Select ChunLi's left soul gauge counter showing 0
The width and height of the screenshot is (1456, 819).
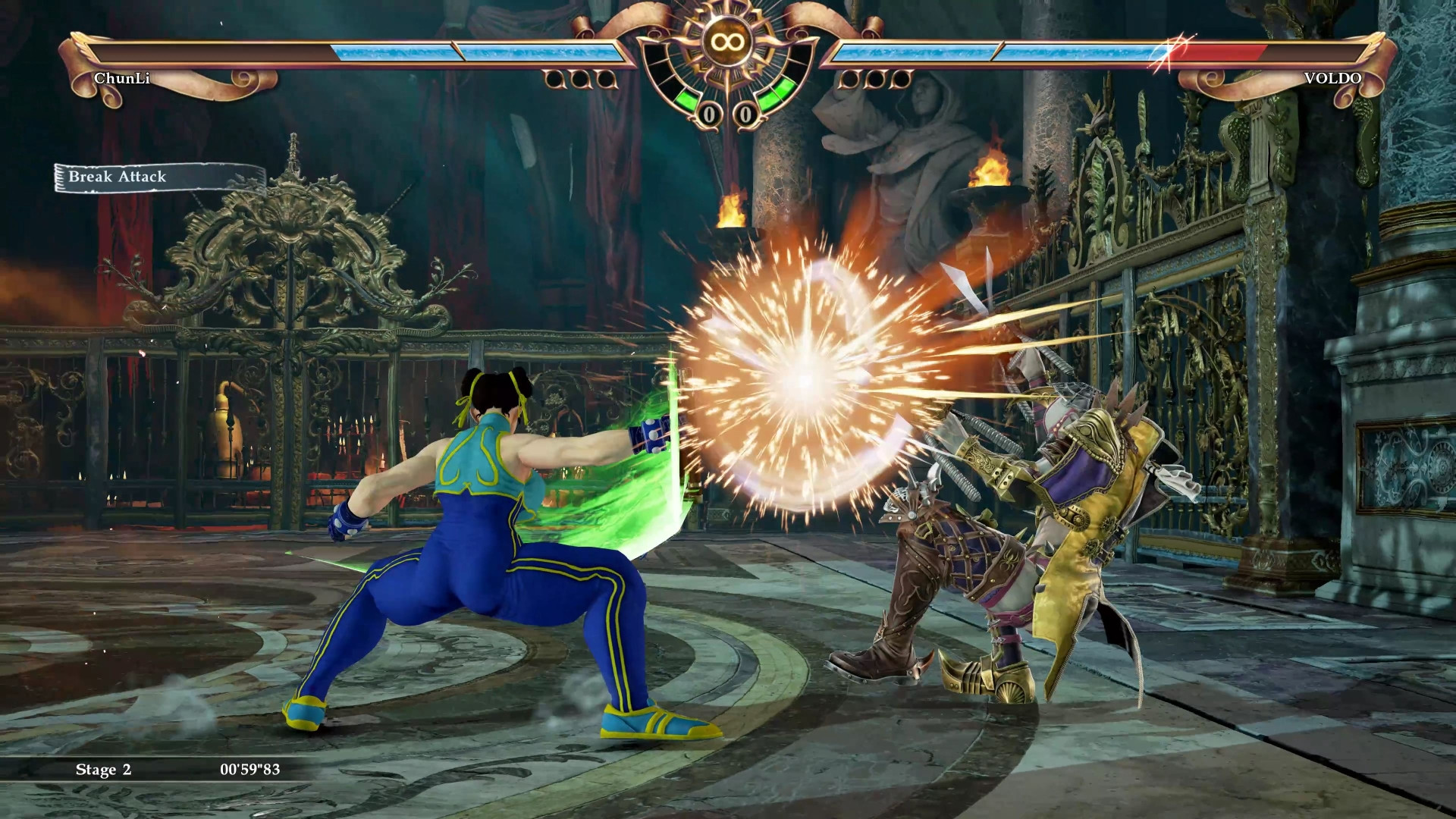pyautogui.click(x=709, y=115)
